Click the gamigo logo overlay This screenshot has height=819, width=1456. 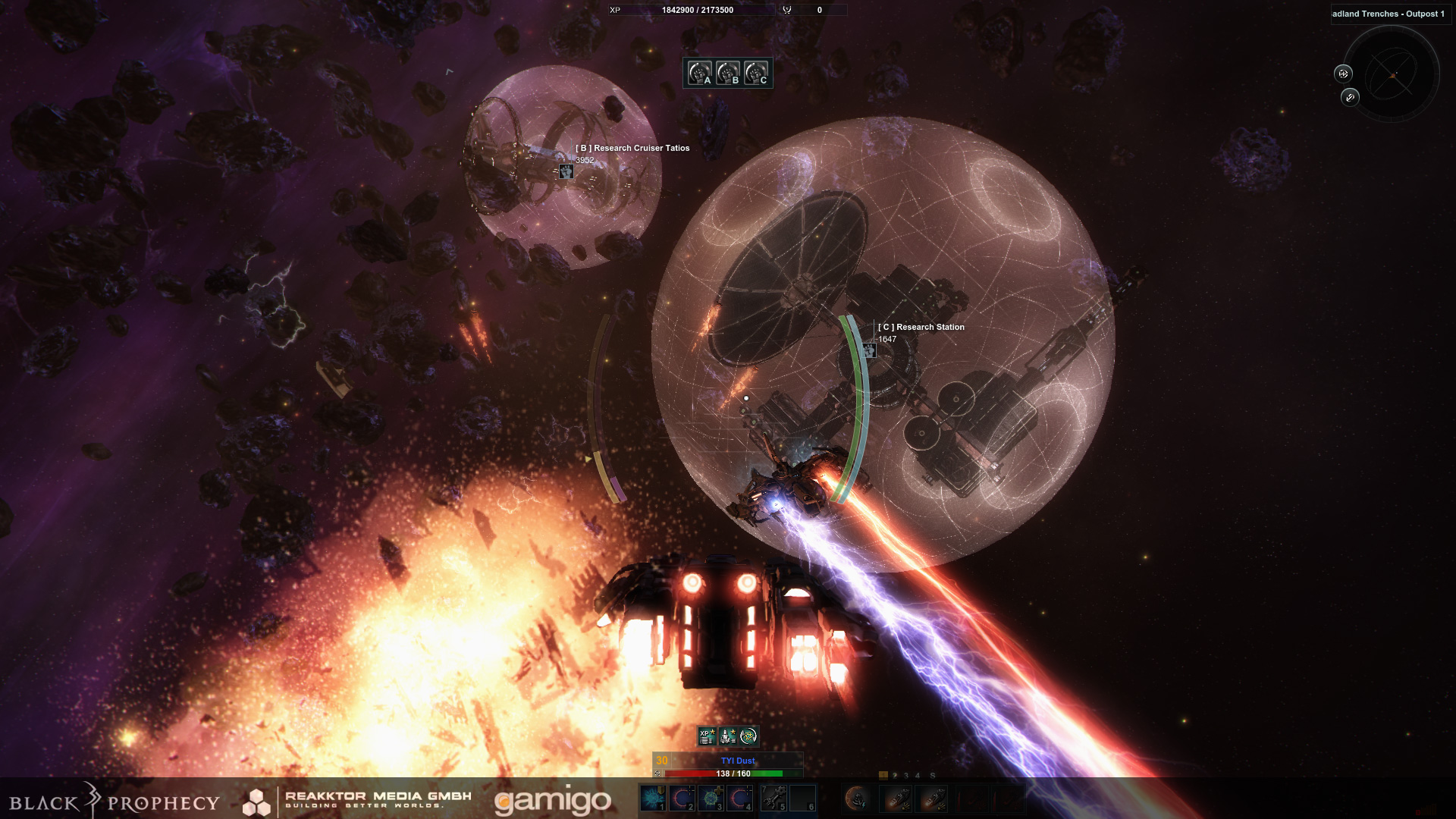pos(552,801)
